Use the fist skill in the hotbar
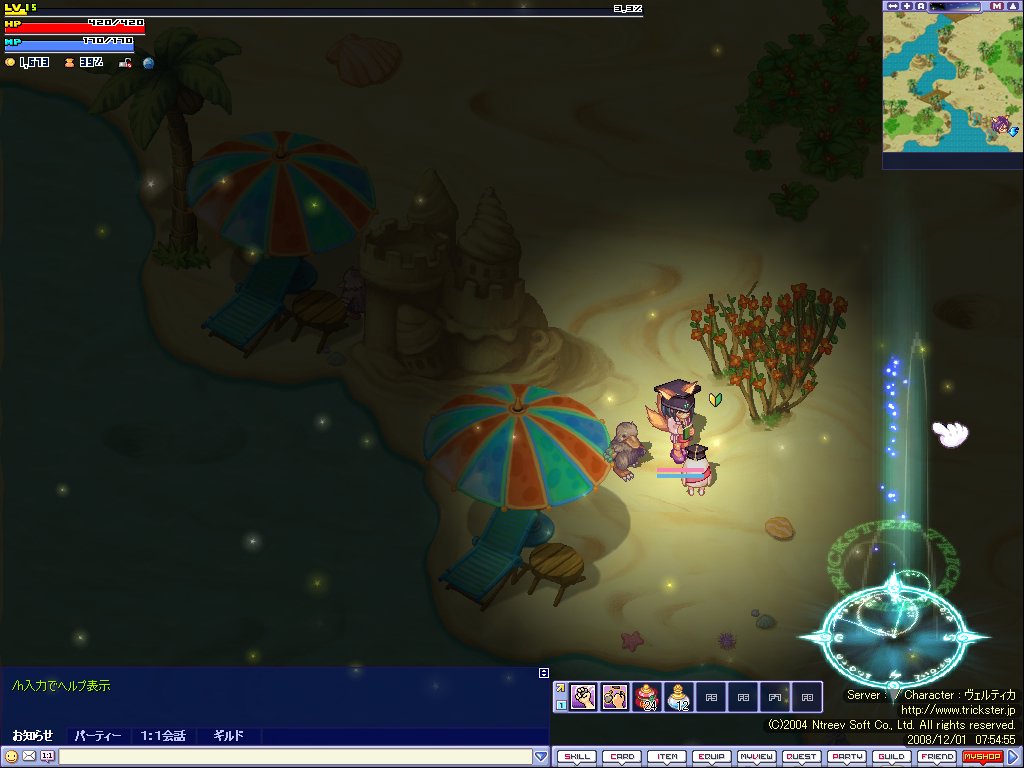 tap(583, 697)
